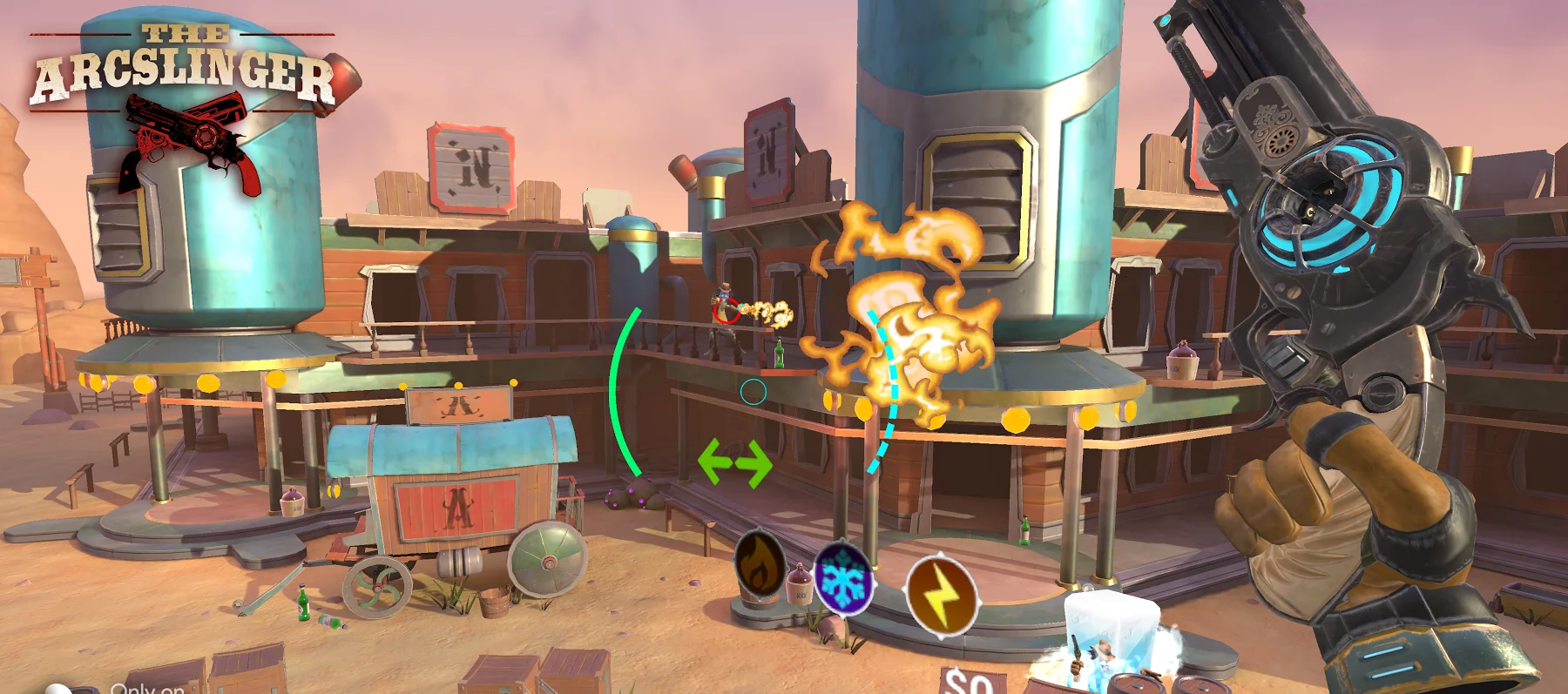
Task: Click the teal circular target reticle
Action: 754,392
